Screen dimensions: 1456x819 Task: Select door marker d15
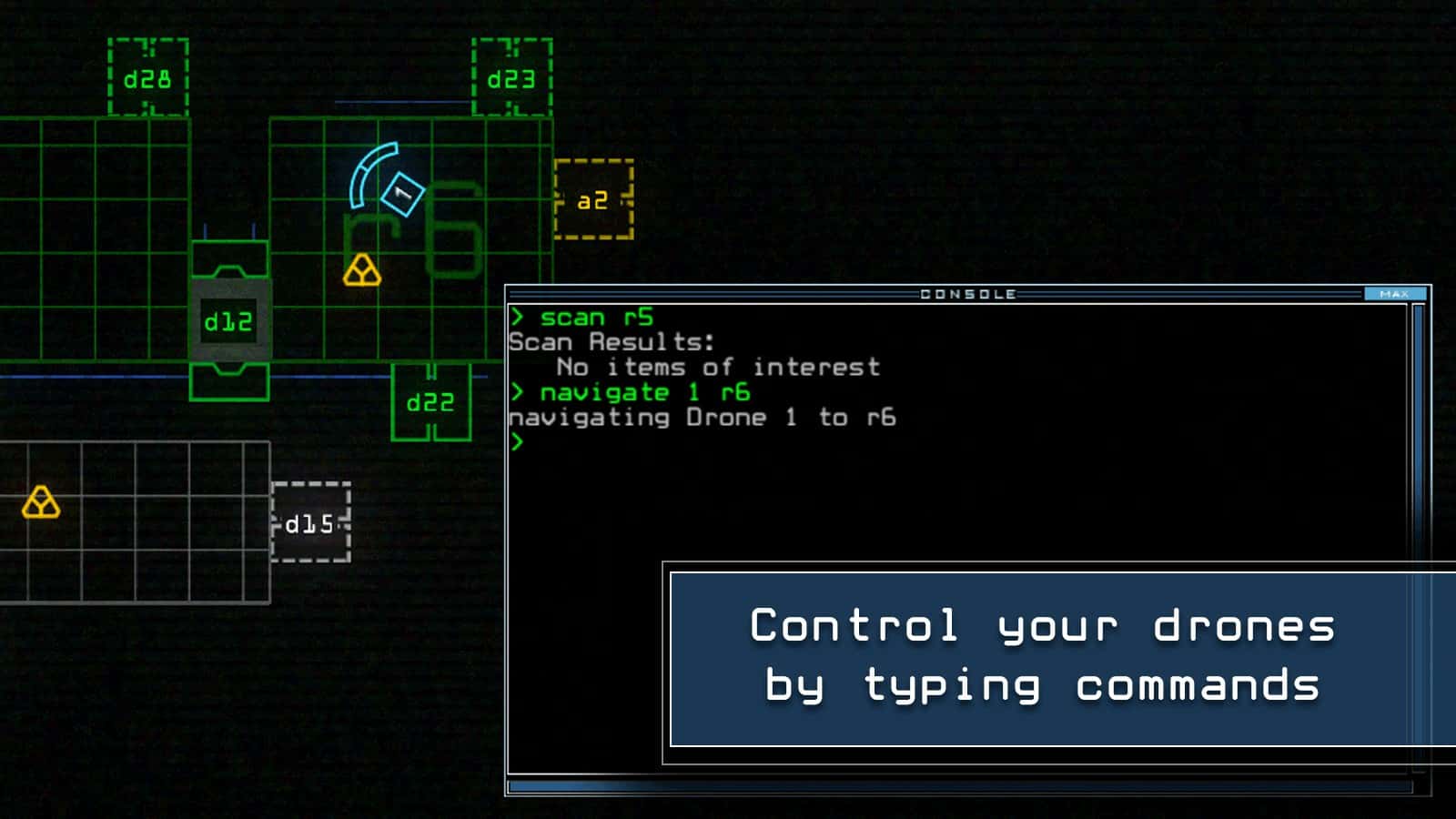point(310,524)
